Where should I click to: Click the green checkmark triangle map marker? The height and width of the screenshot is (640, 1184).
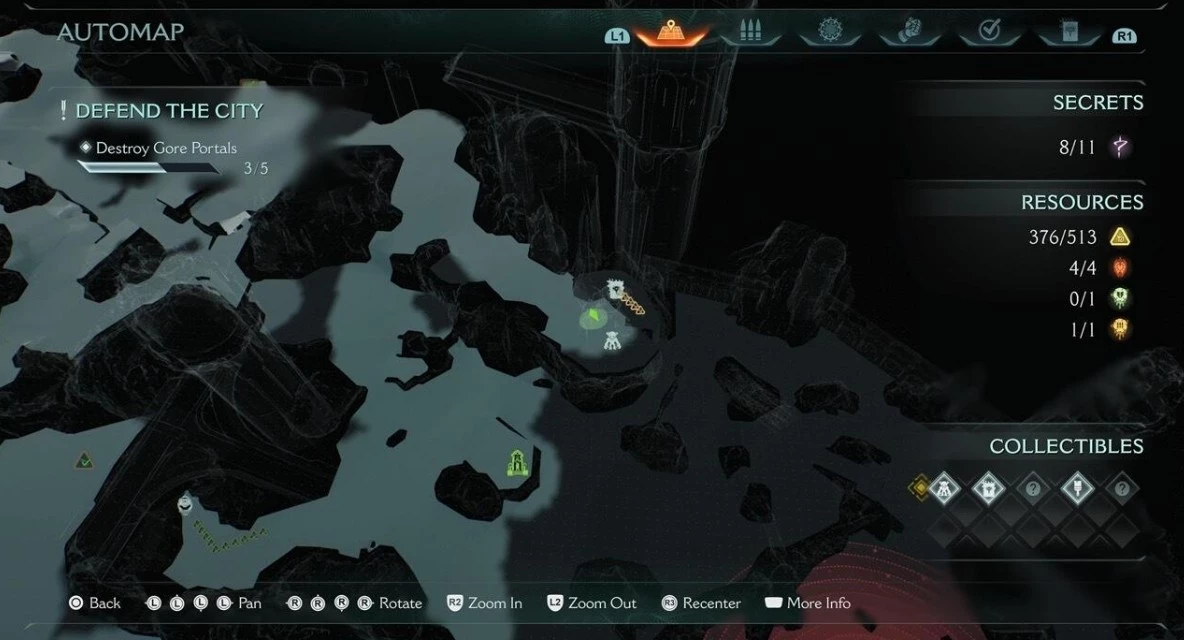point(85,461)
